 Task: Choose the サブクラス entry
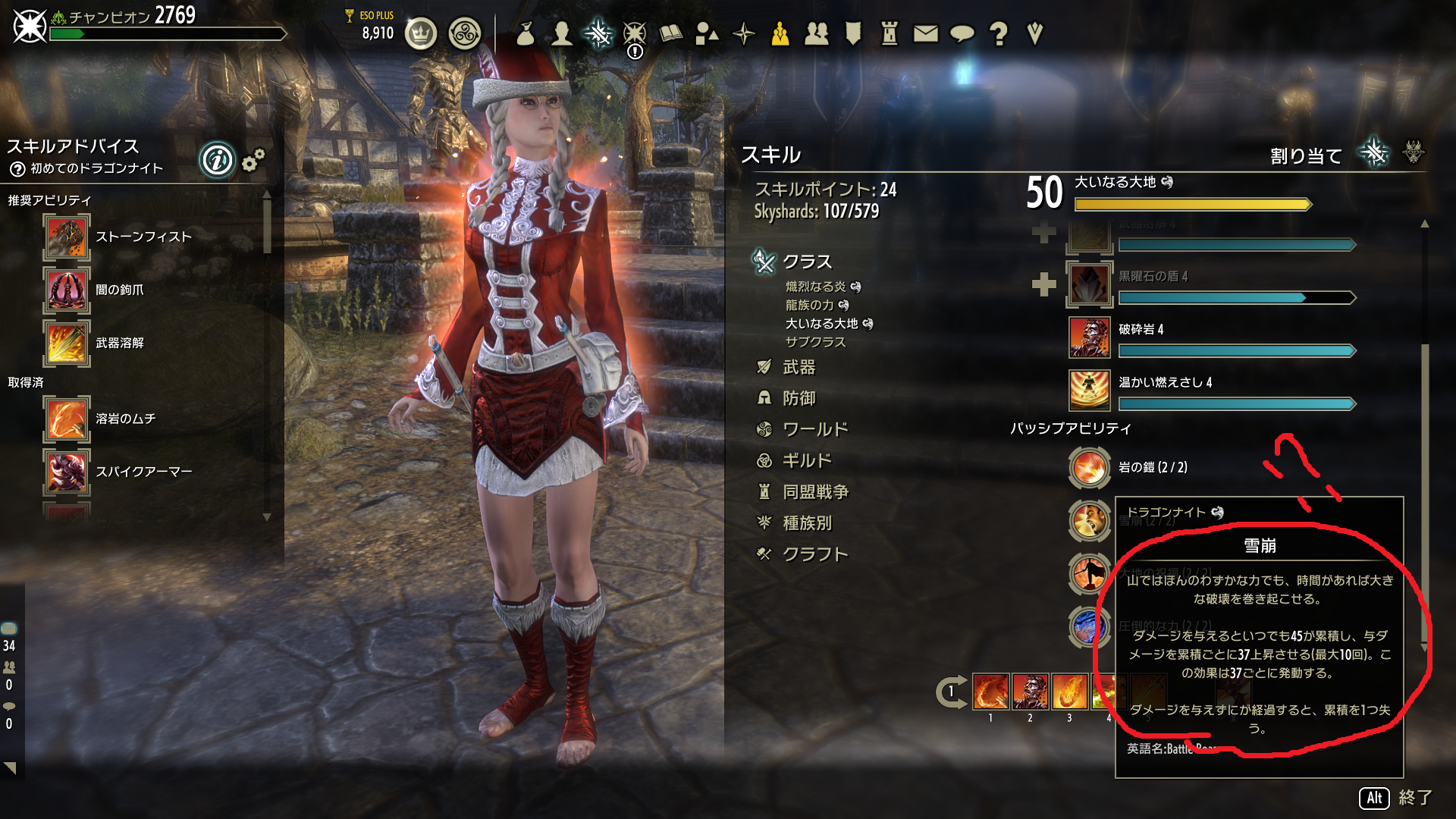(x=815, y=342)
